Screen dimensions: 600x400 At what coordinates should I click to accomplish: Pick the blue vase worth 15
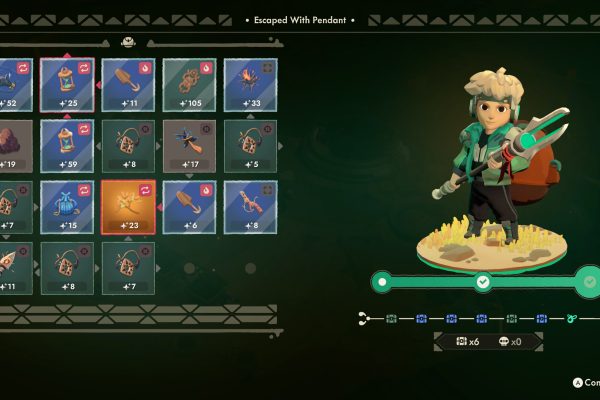click(66, 206)
